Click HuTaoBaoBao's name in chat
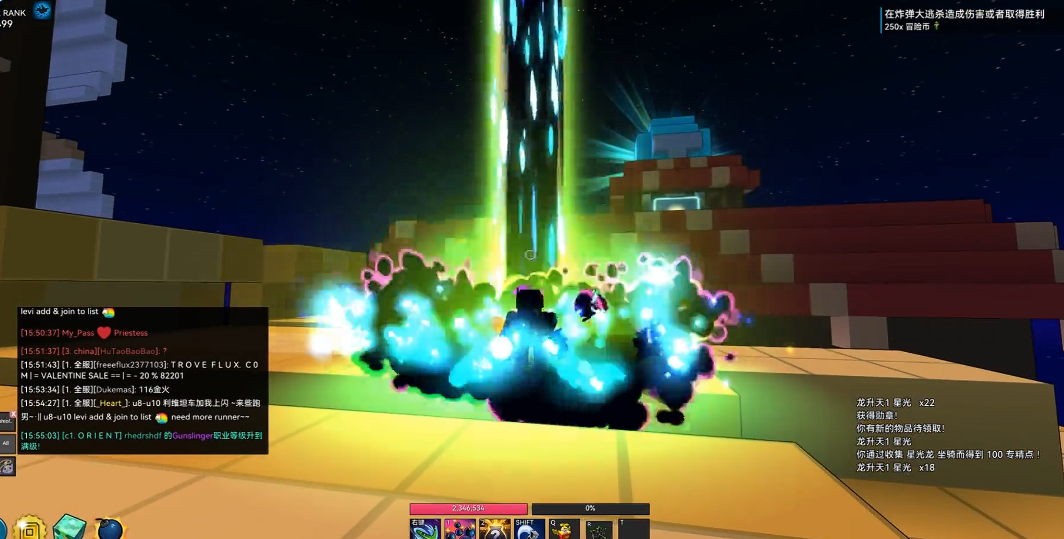Viewport: 1064px width, 539px height. pos(127,351)
